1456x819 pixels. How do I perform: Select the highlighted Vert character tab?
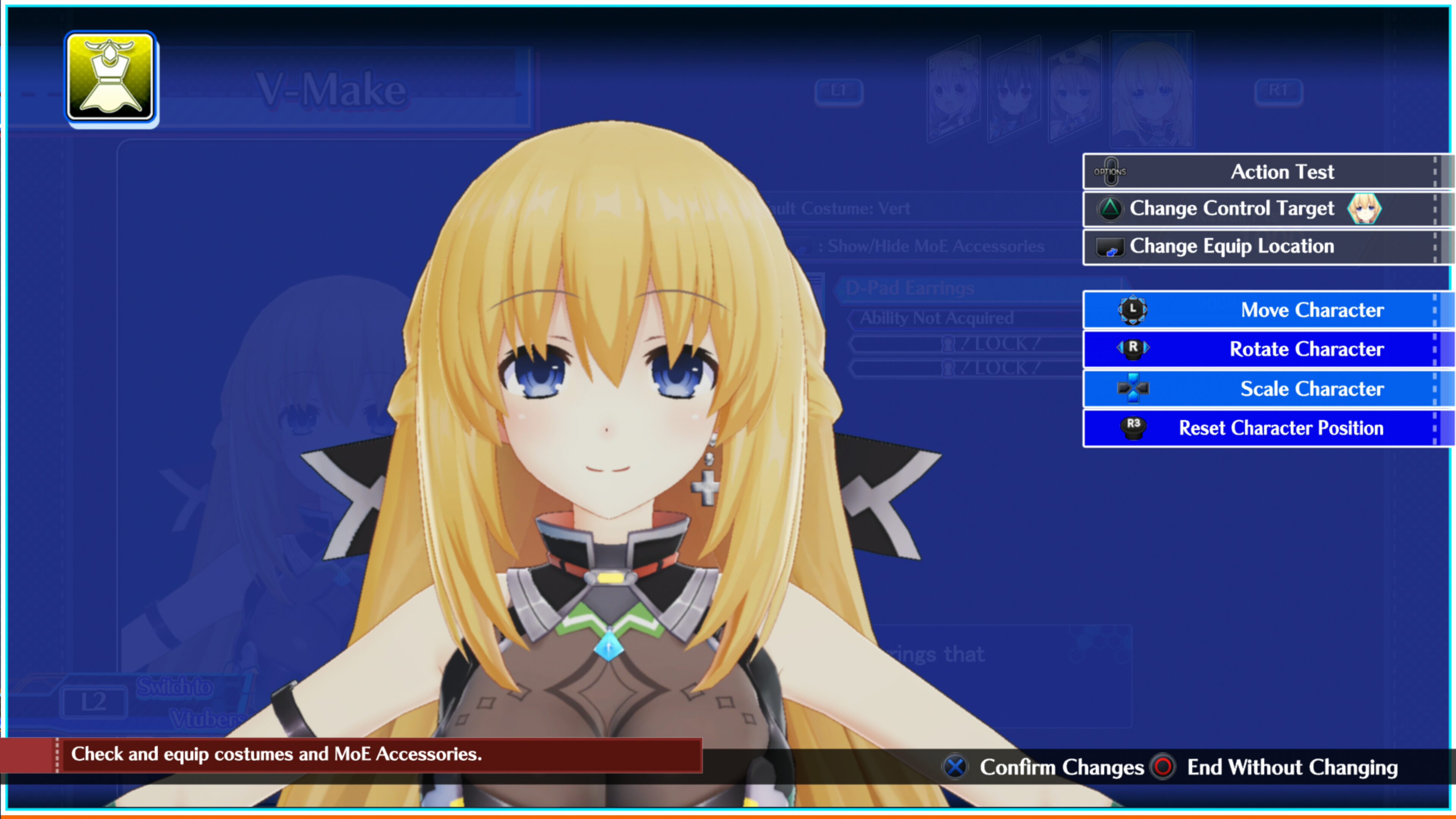pyautogui.click(x=1149, y=89)
